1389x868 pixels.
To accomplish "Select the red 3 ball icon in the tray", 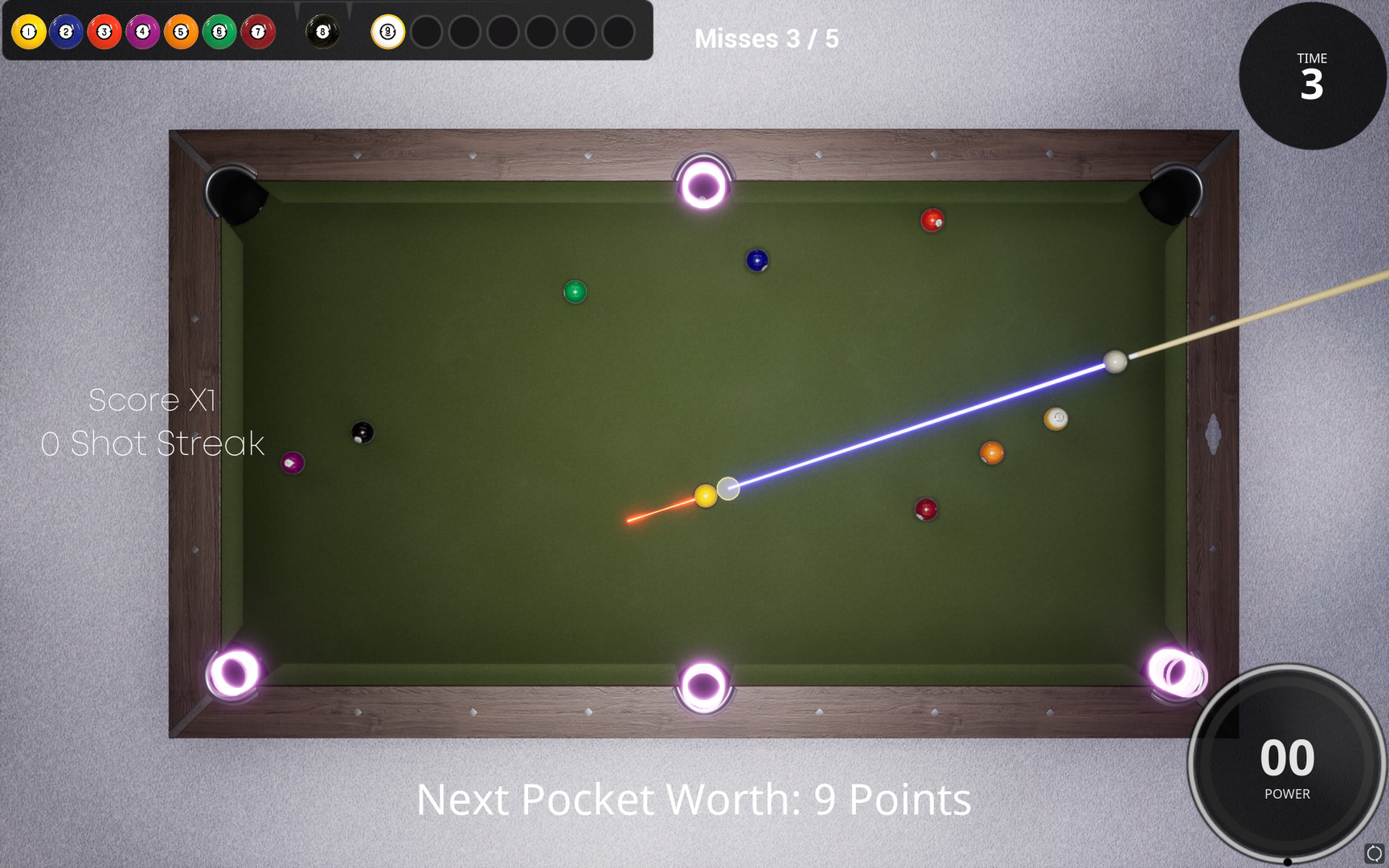I will pos(103,33).
